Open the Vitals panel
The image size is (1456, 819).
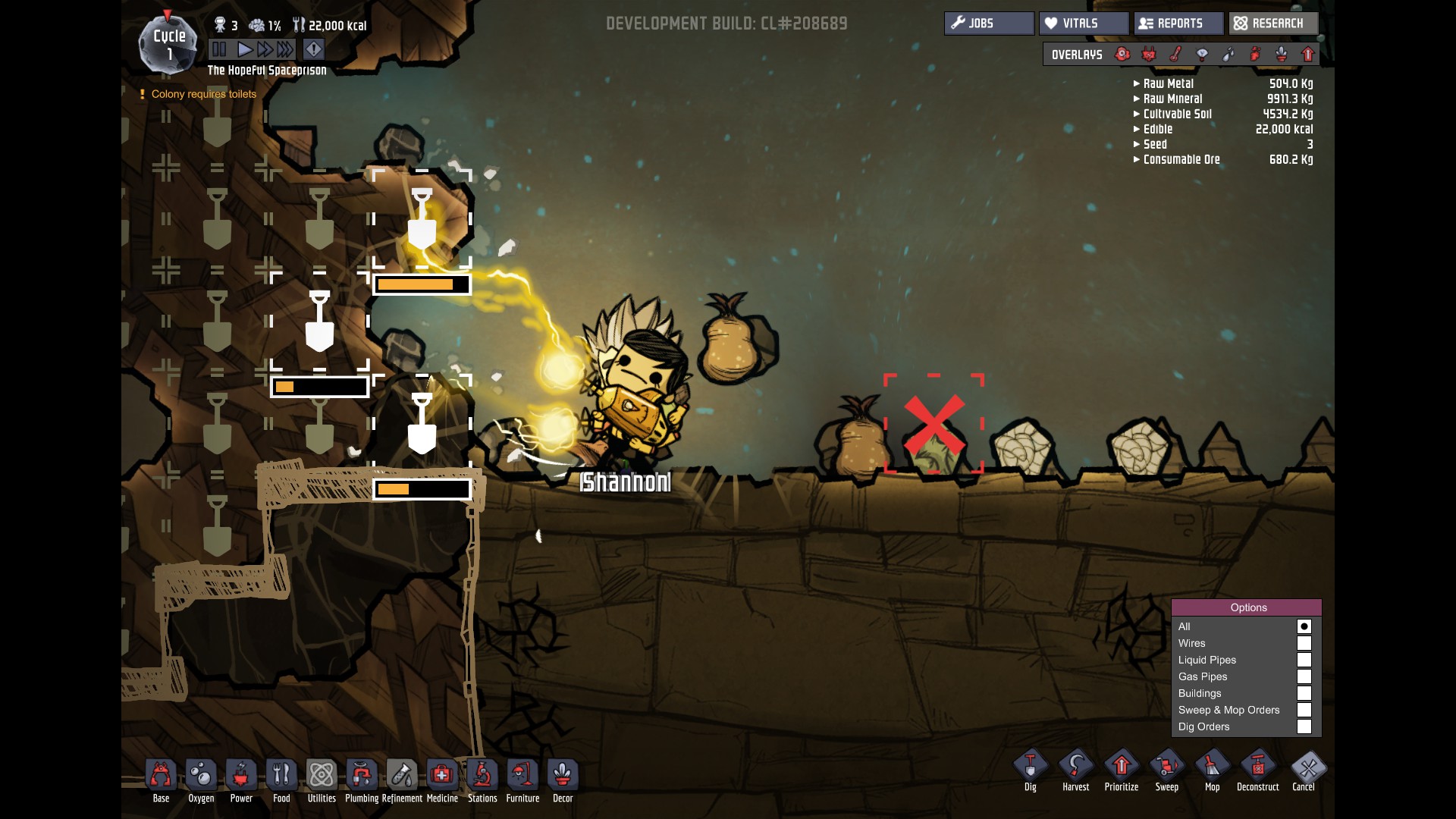pos(1083,24)
